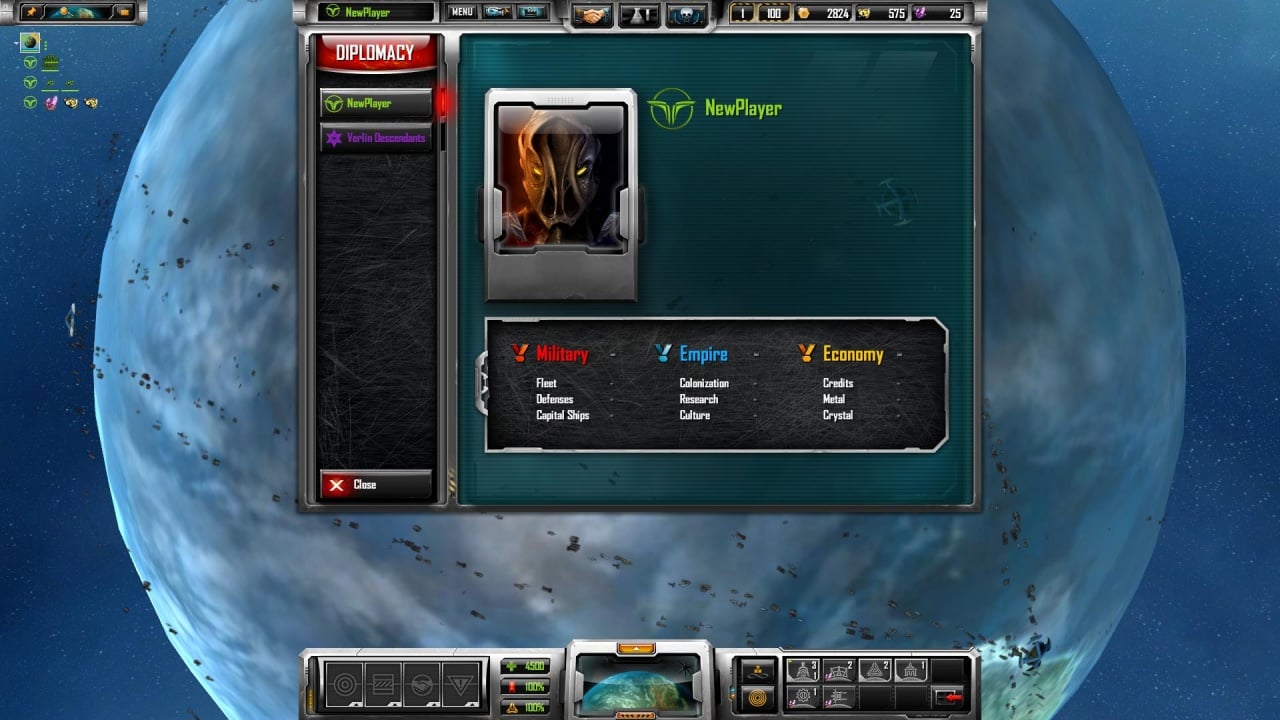This screenshot has width=1280, height=720.
Task: Close the Diplomacy window
Action: tap(375, 485)
